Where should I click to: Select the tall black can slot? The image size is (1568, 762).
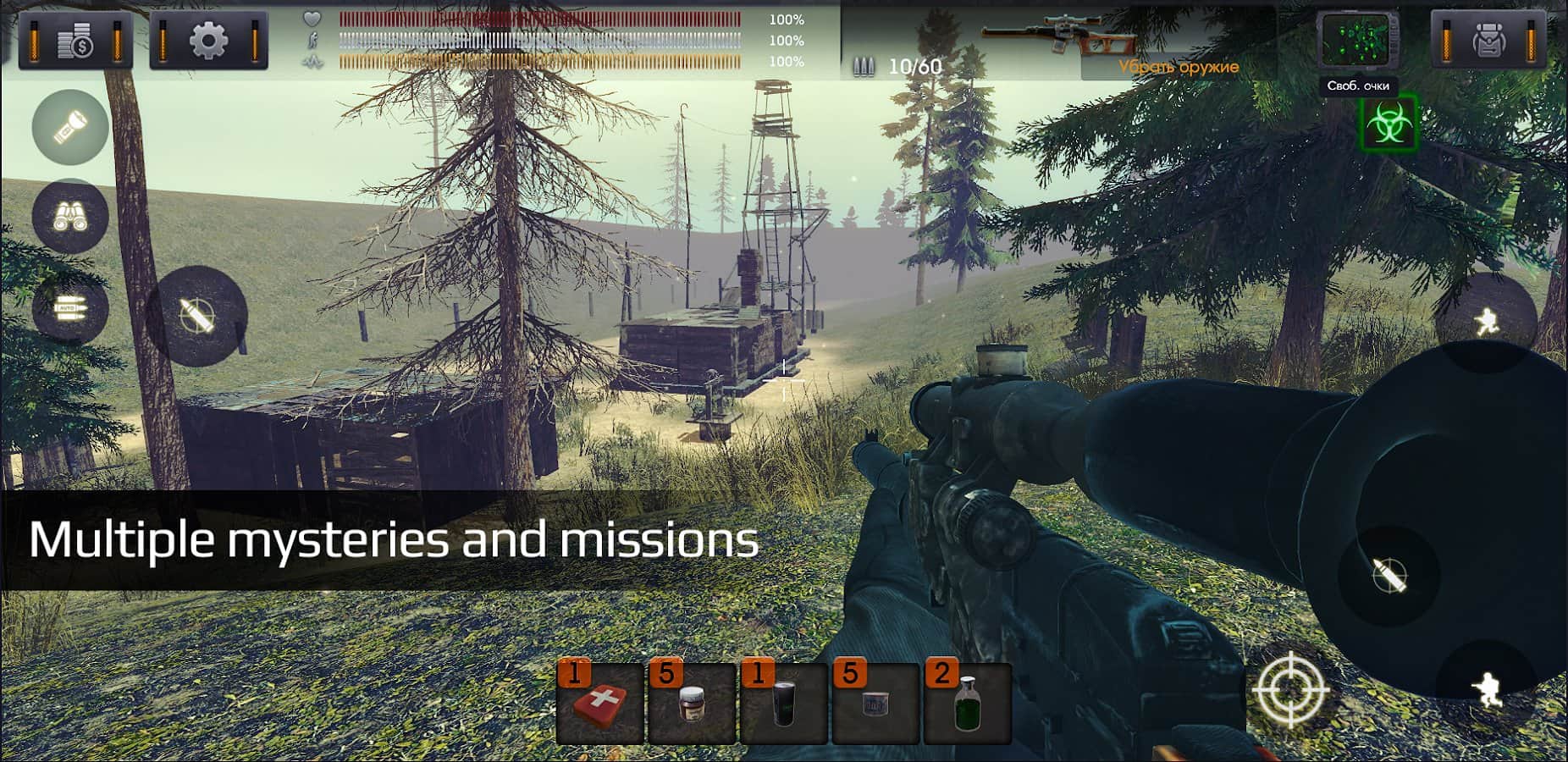click(x=784, y=704)
